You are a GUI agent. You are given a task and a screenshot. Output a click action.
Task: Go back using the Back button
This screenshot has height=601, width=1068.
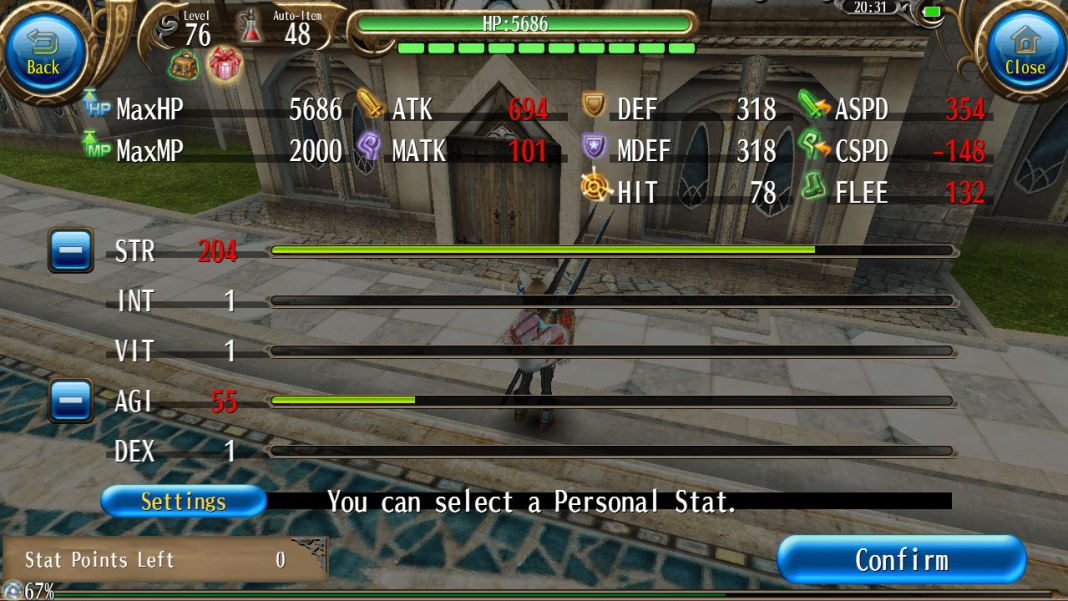43,52
